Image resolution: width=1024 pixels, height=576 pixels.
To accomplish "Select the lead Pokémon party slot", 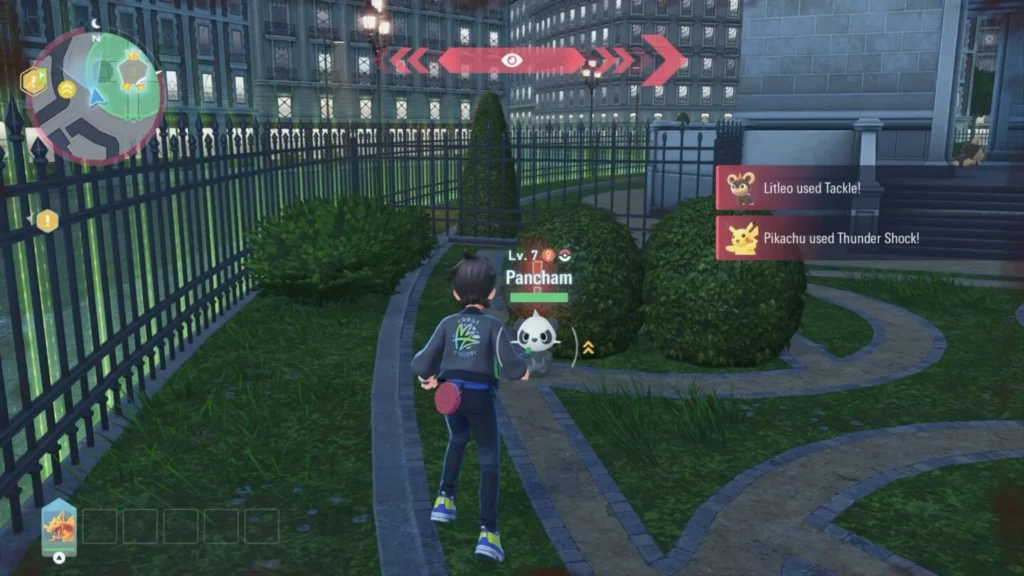I will [59, 526].
